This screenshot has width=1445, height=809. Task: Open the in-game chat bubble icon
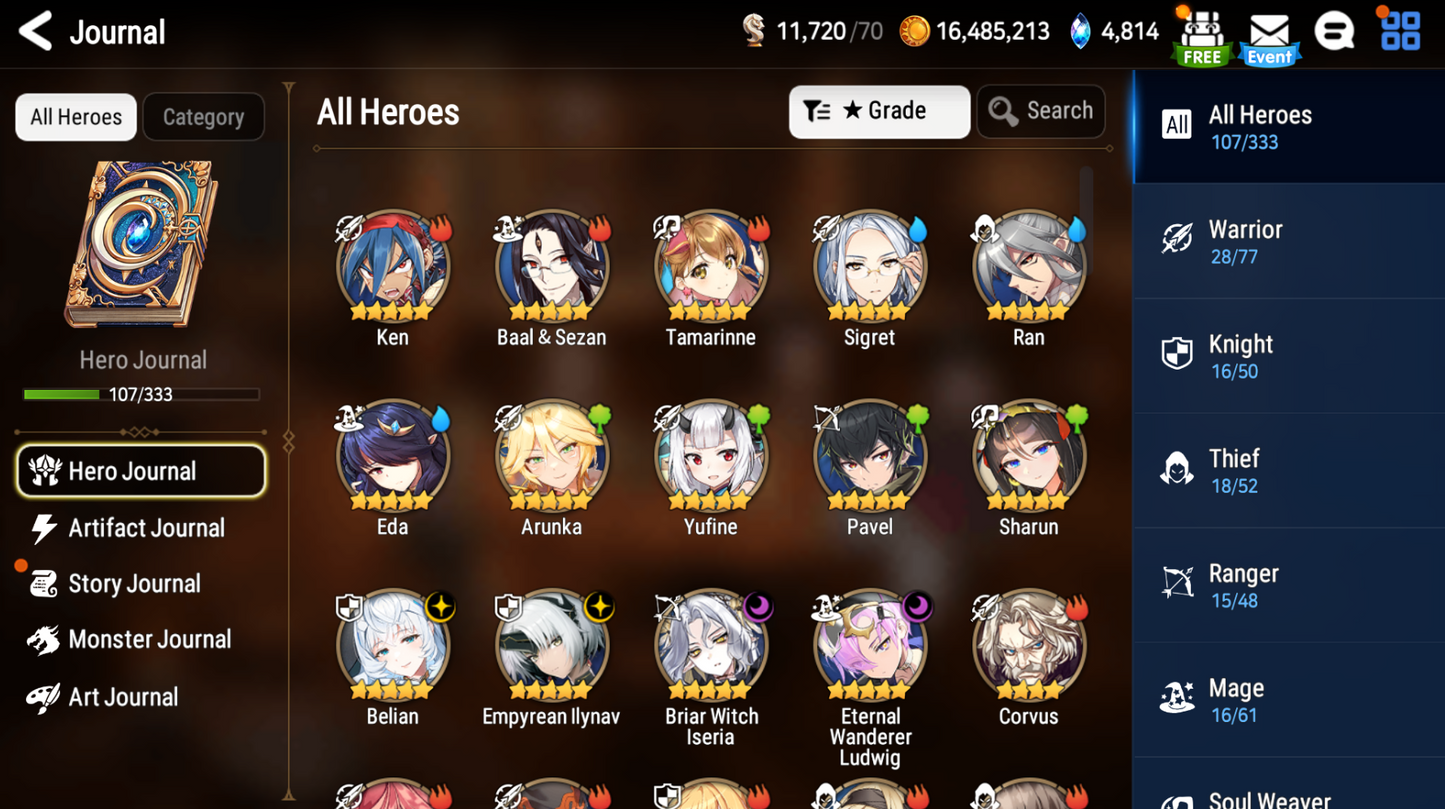tap(1333, 30)
